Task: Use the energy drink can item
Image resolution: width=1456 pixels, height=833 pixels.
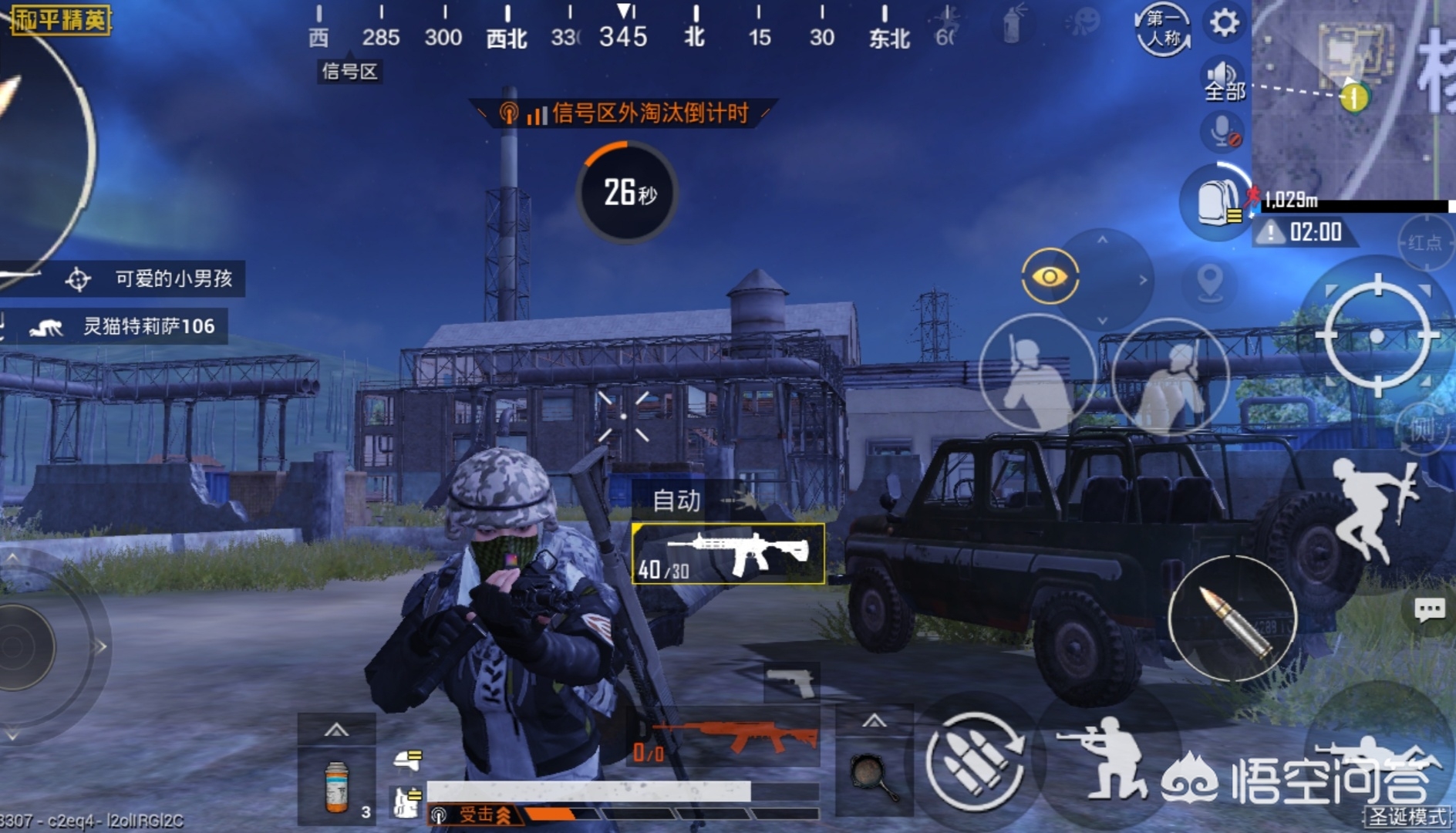Action: pyautogui.click(x=337, y=787)
